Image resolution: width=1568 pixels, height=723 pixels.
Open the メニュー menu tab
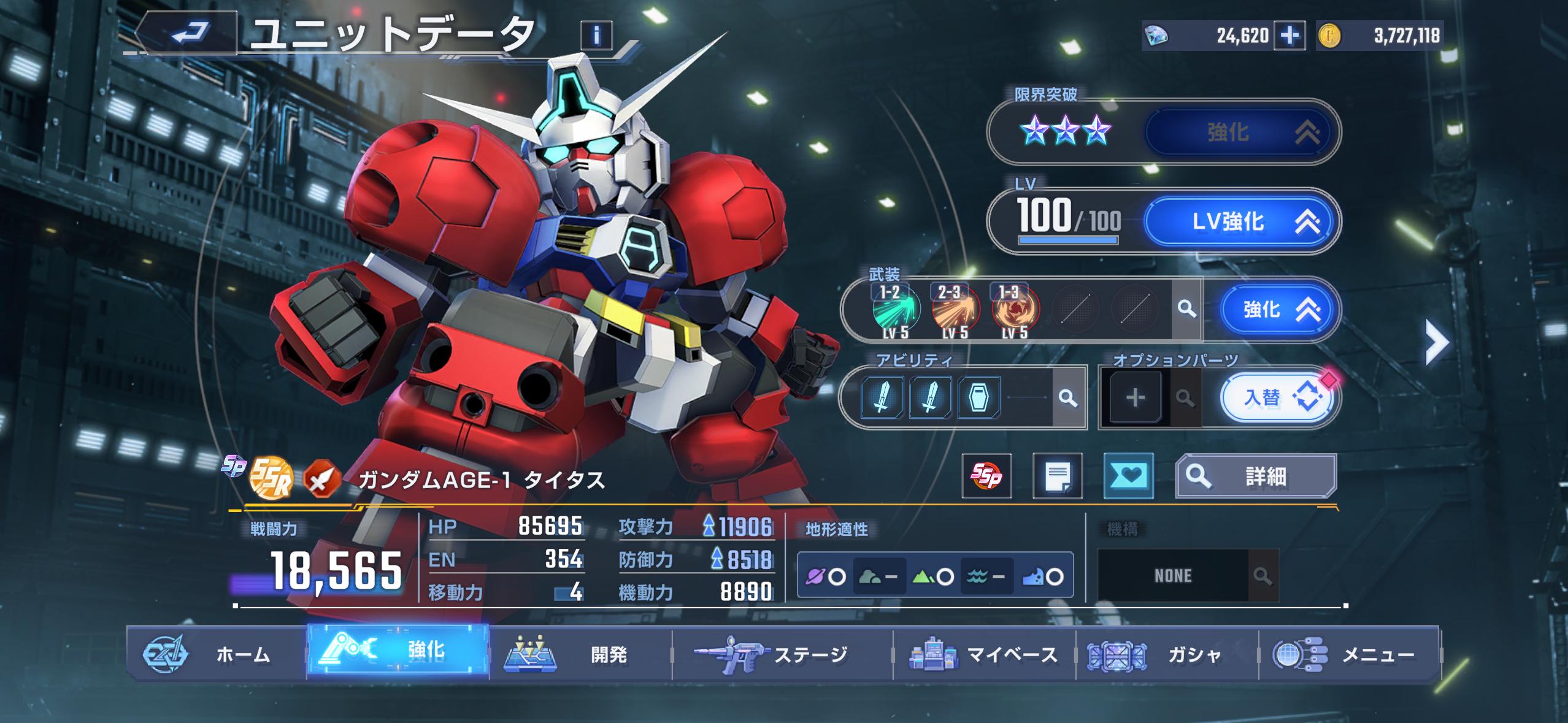(1350, 654)
